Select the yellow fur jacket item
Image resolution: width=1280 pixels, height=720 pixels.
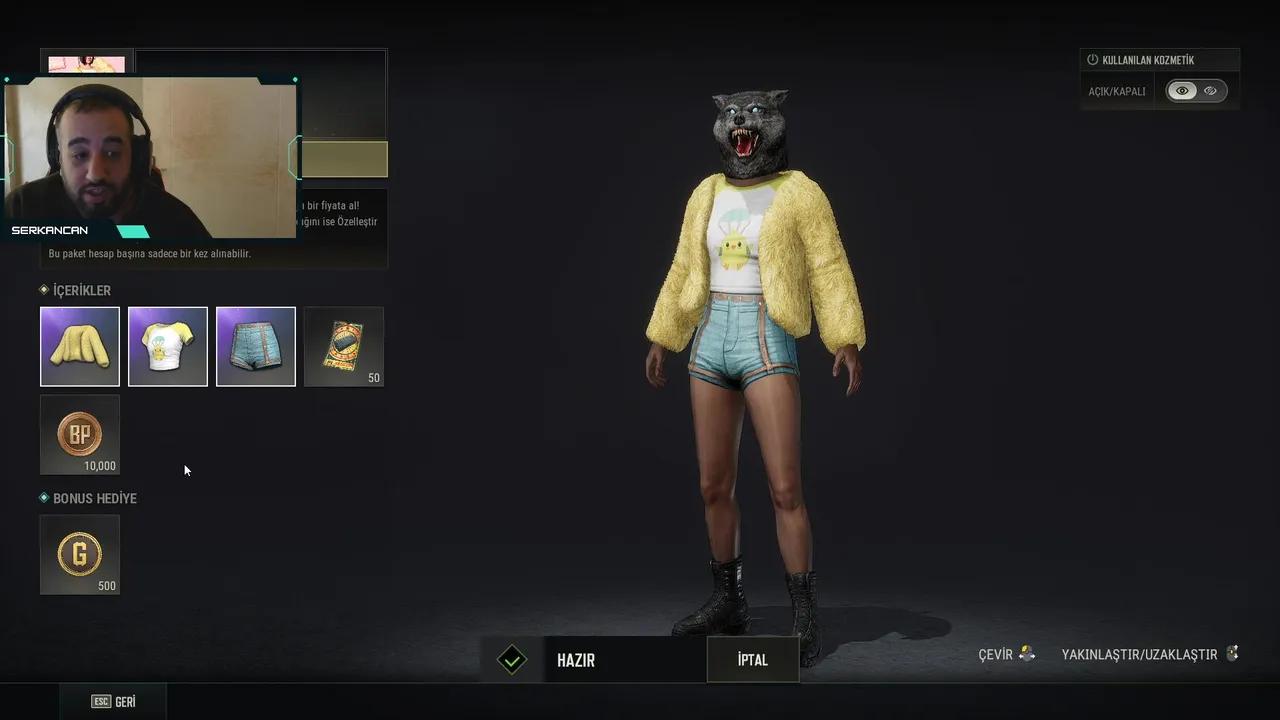(80, 346)
